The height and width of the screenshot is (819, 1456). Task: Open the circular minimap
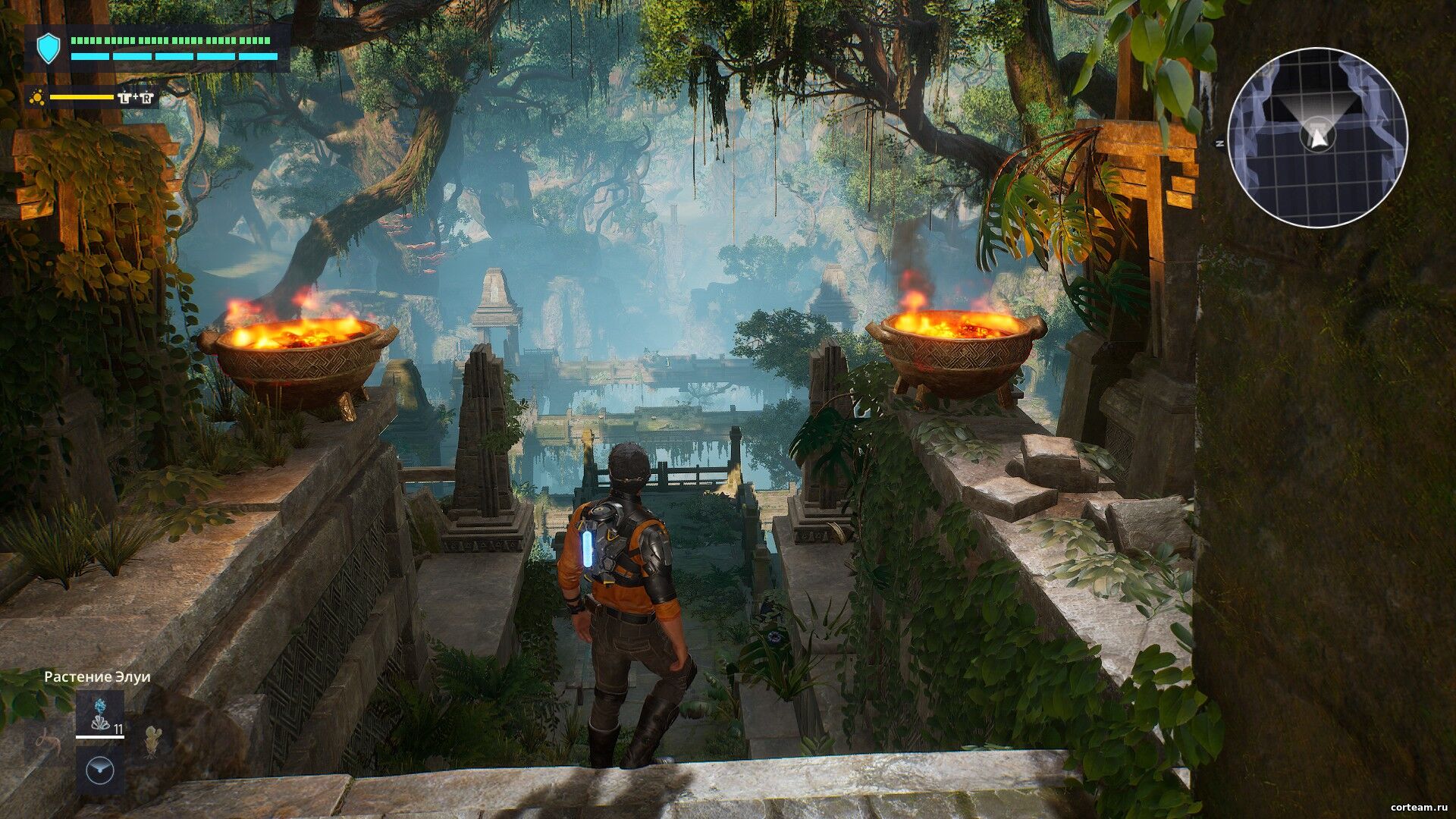click(1317, 137)
